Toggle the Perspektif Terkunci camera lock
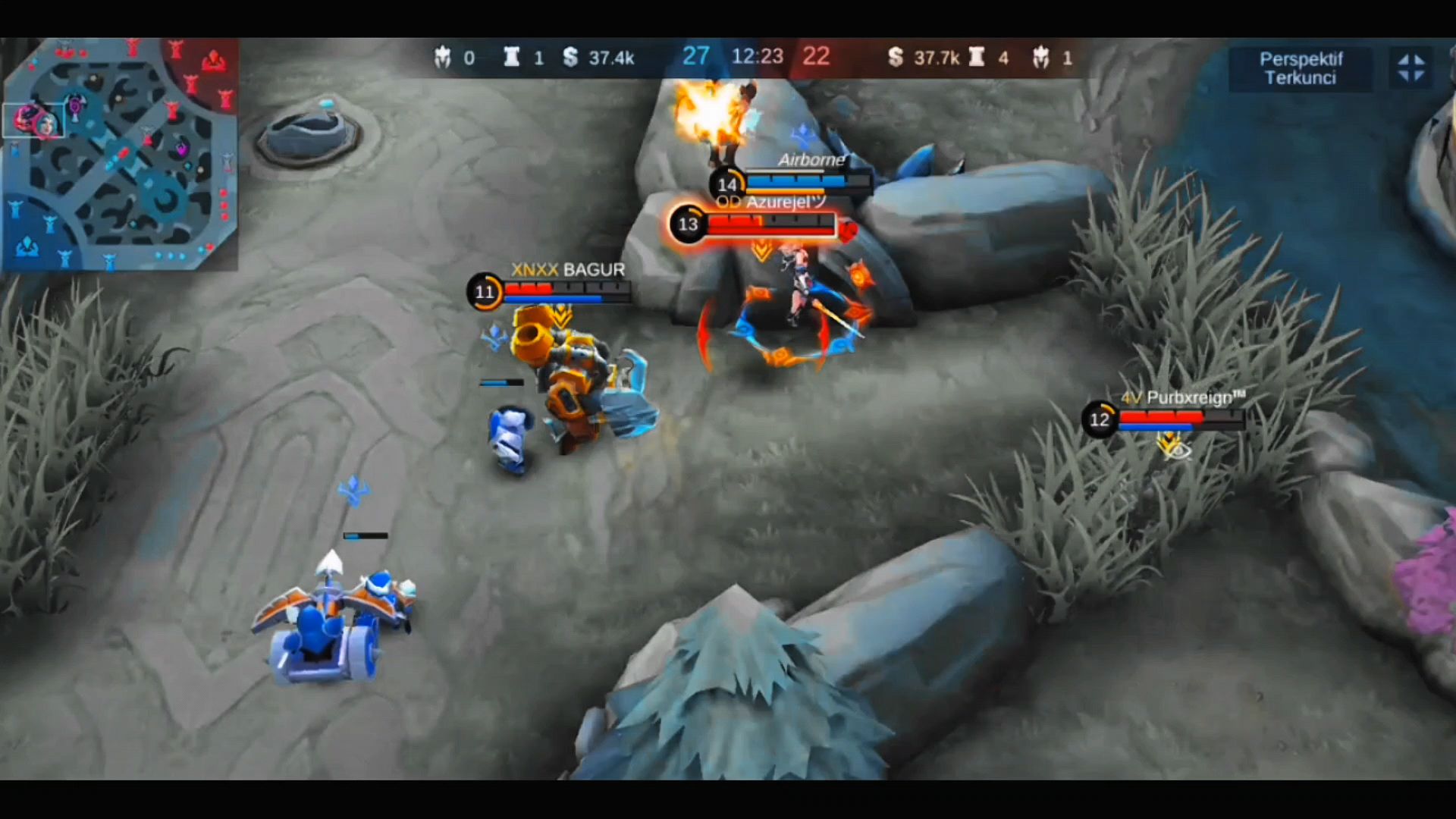1456x819 pixels. point(1300,68)
